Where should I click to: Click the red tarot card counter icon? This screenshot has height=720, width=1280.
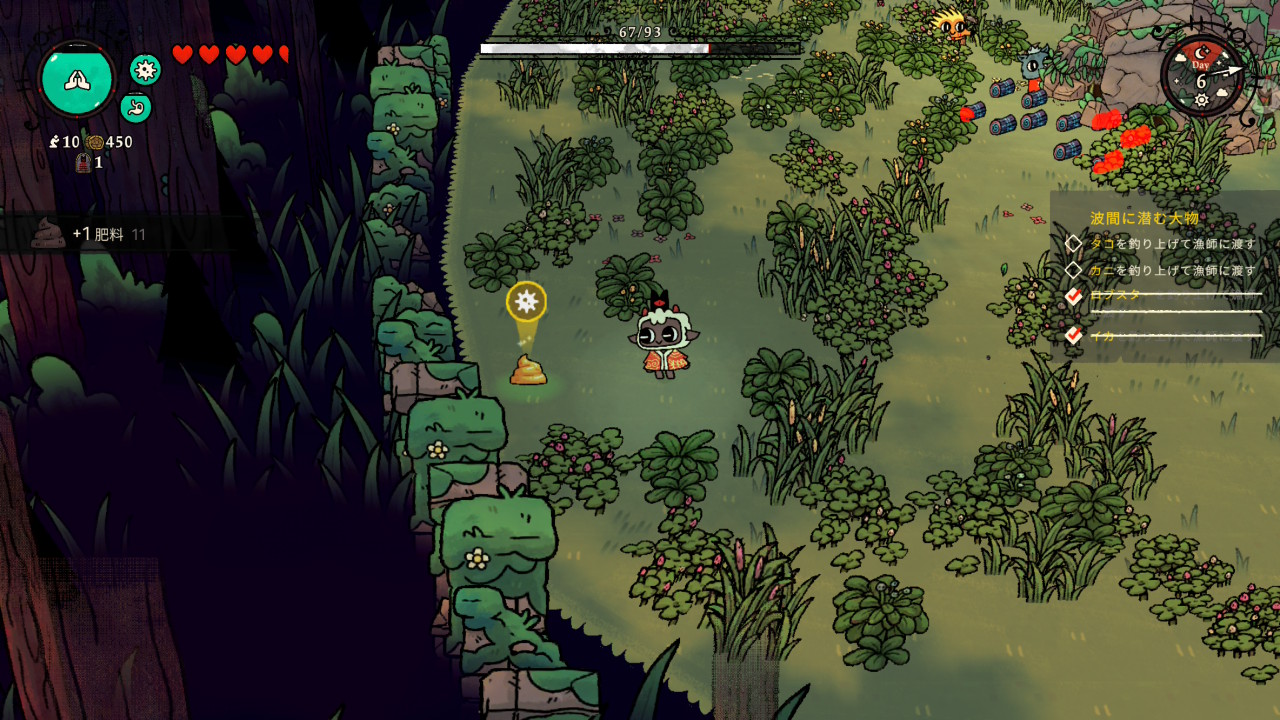coord(84,163)
